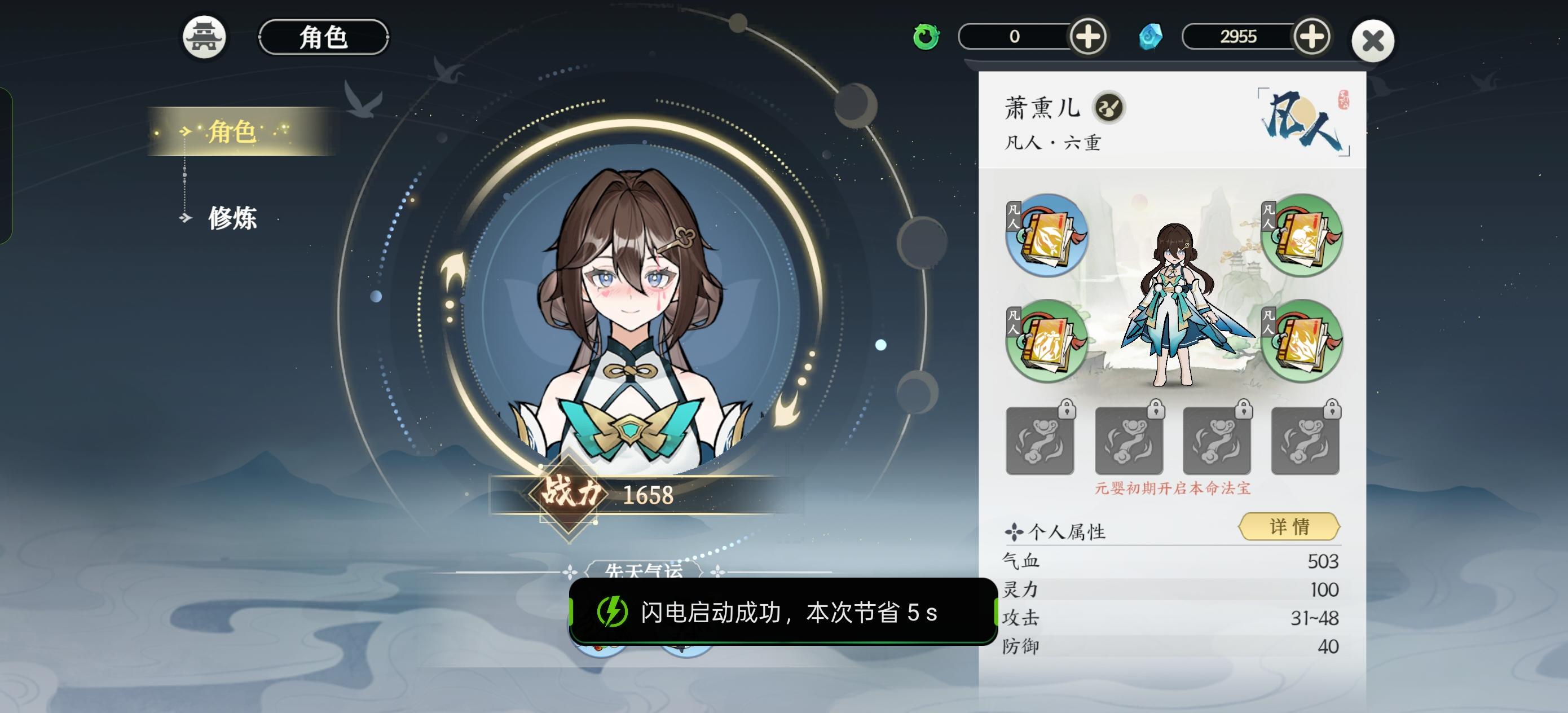Open the top-right green skill book slot

point(1302,236)
